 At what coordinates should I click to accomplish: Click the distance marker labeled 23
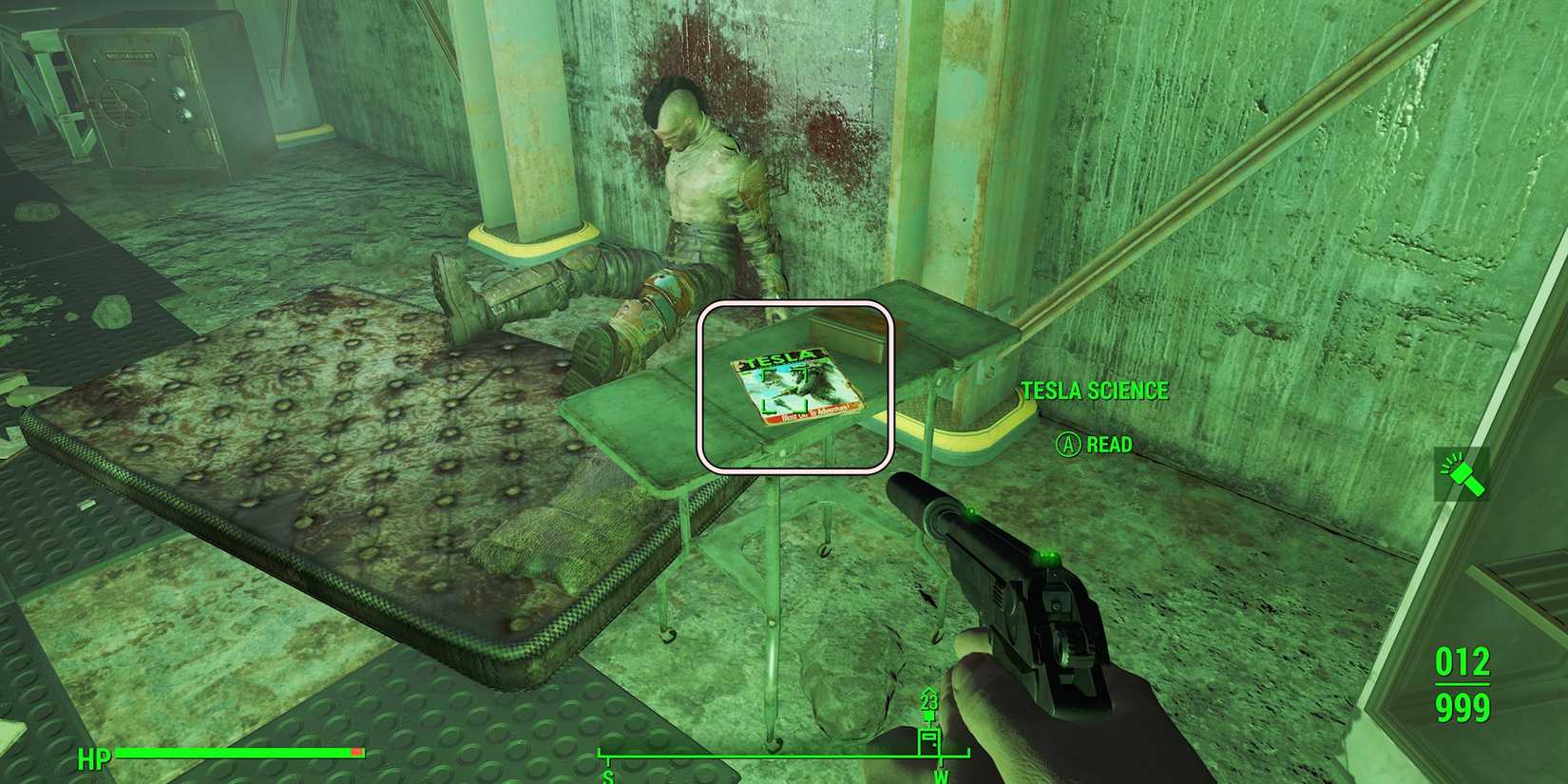928,701
